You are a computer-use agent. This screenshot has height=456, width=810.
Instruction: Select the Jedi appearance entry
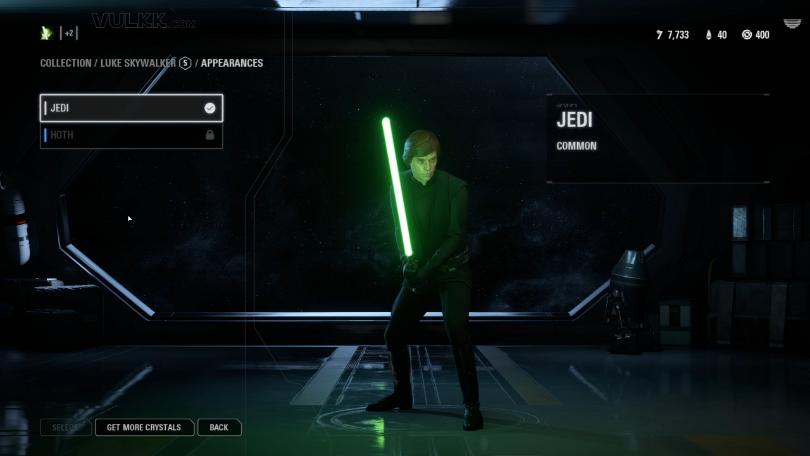[131, 108]
